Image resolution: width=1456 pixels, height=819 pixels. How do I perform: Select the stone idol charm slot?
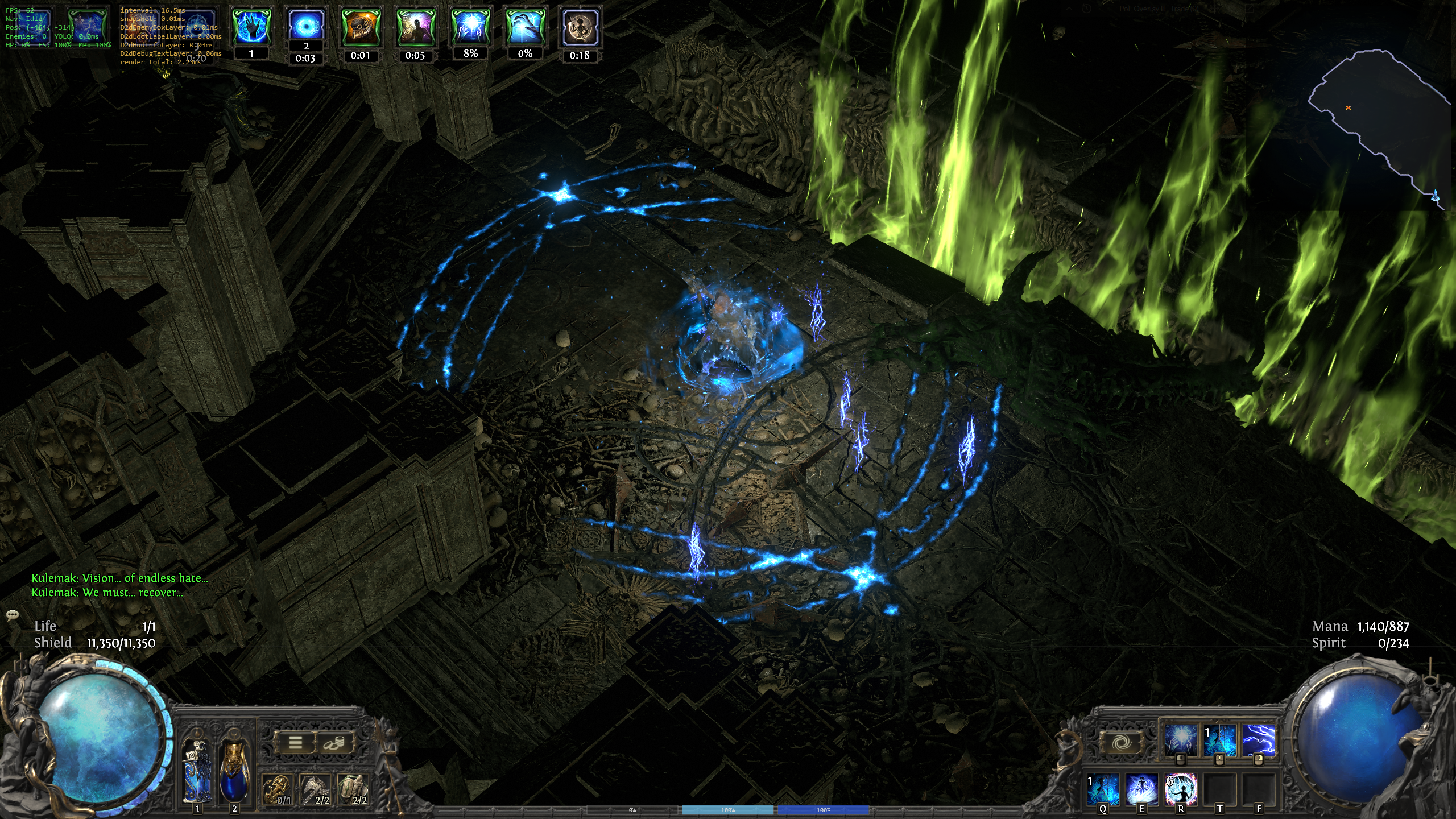353,789
